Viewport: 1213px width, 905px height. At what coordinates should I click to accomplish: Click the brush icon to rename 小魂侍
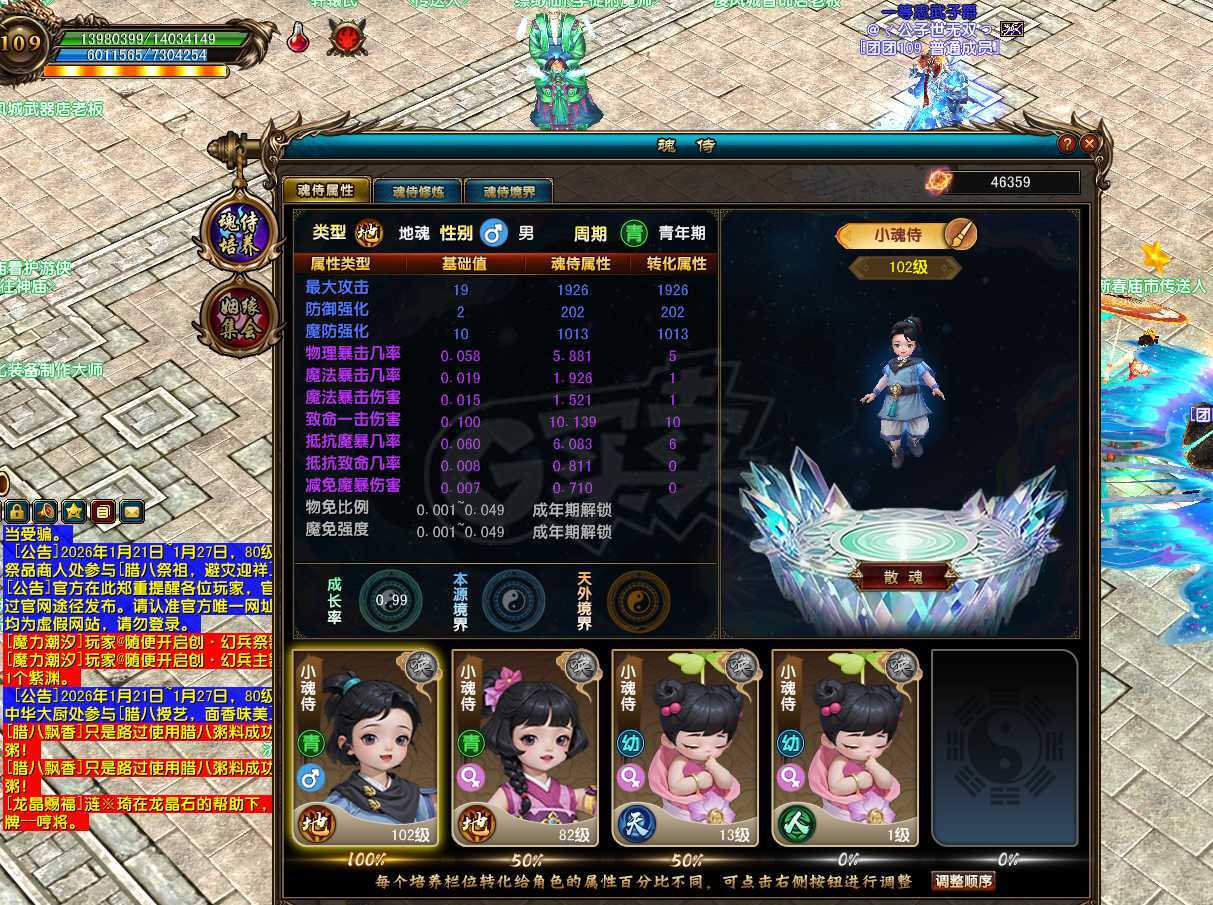pos(959,235)
